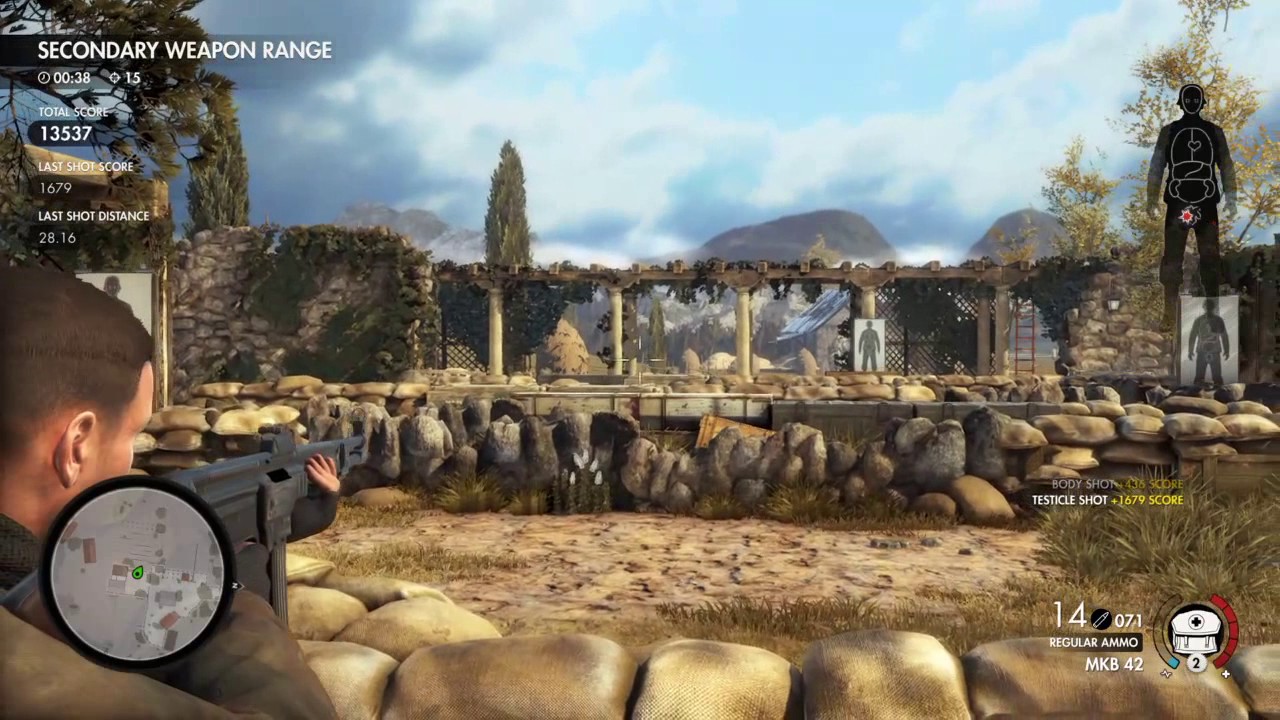The image size is (1280, 720).
Task: Click the blue stamina arc segment
Action: pos(1174,662)
